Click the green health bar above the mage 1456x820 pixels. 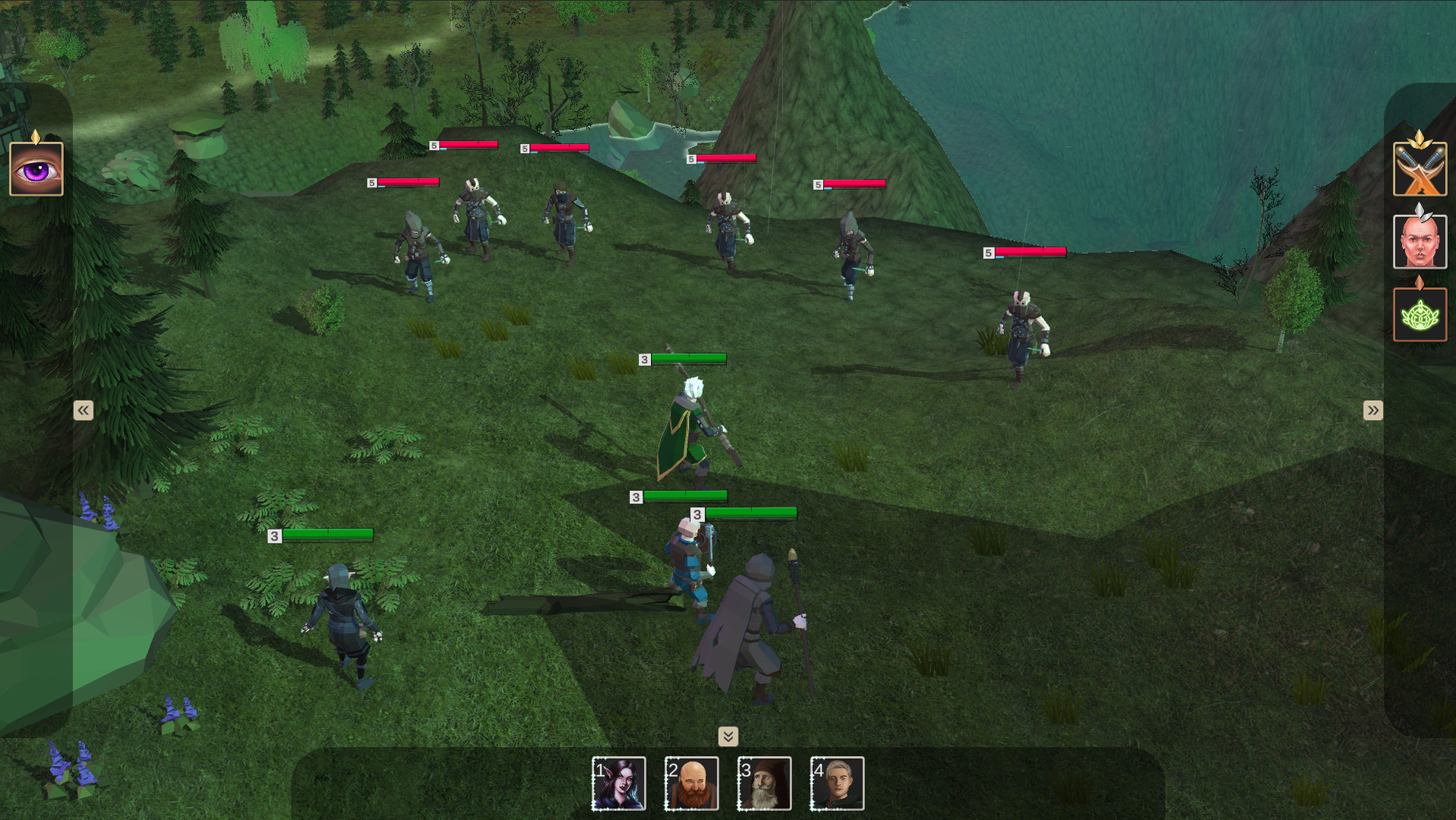[686, 360]
